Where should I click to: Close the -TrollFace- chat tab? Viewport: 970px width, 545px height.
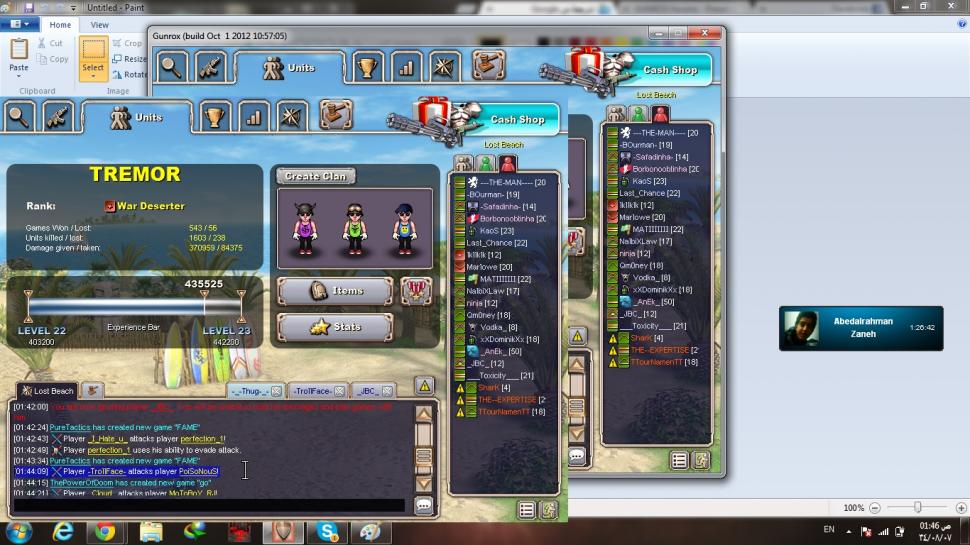tap(339, 391)
